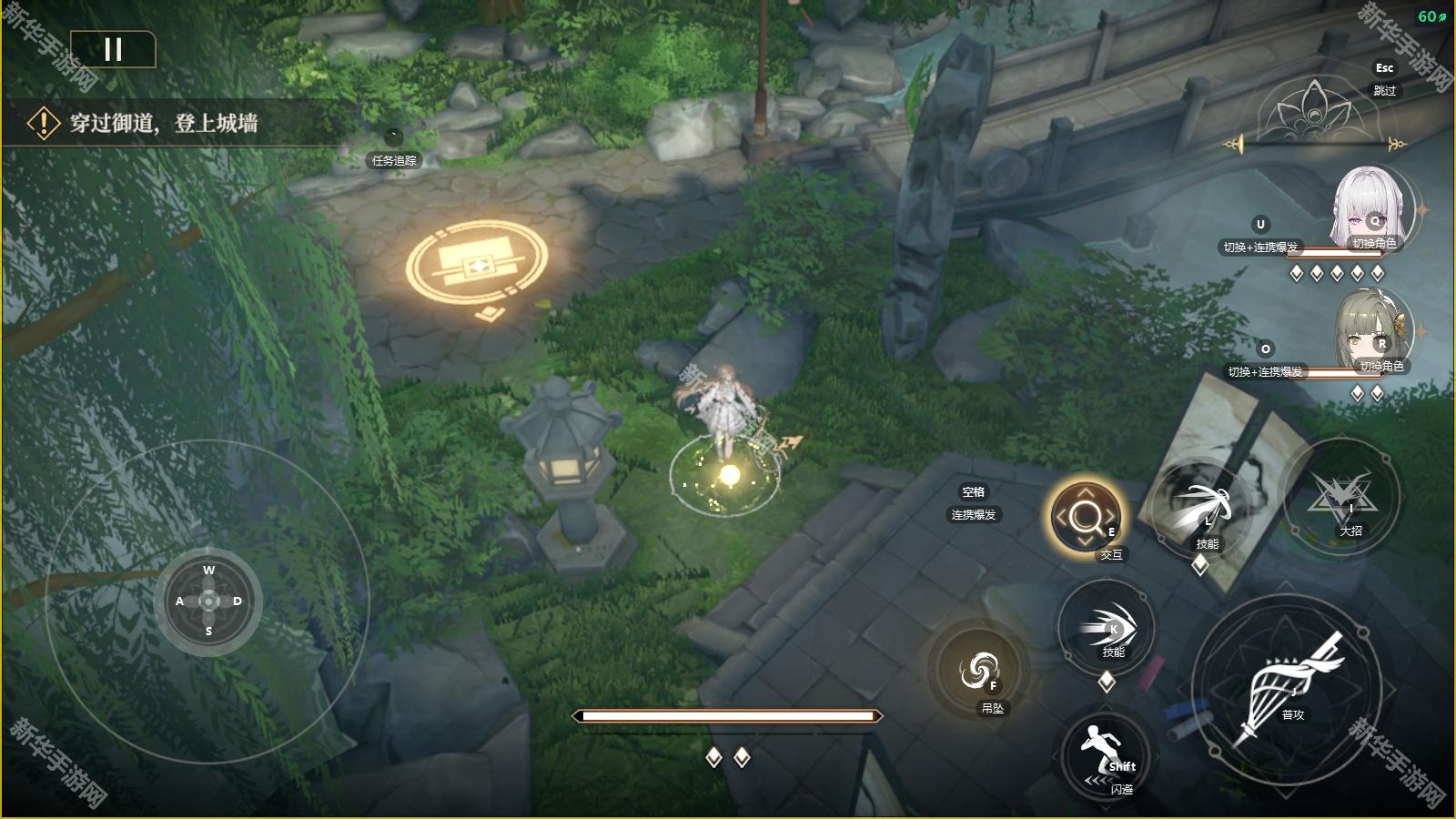Pause the game with the pause button
1456x819 pixels.
pyautogui.click(x=113, y=49)
